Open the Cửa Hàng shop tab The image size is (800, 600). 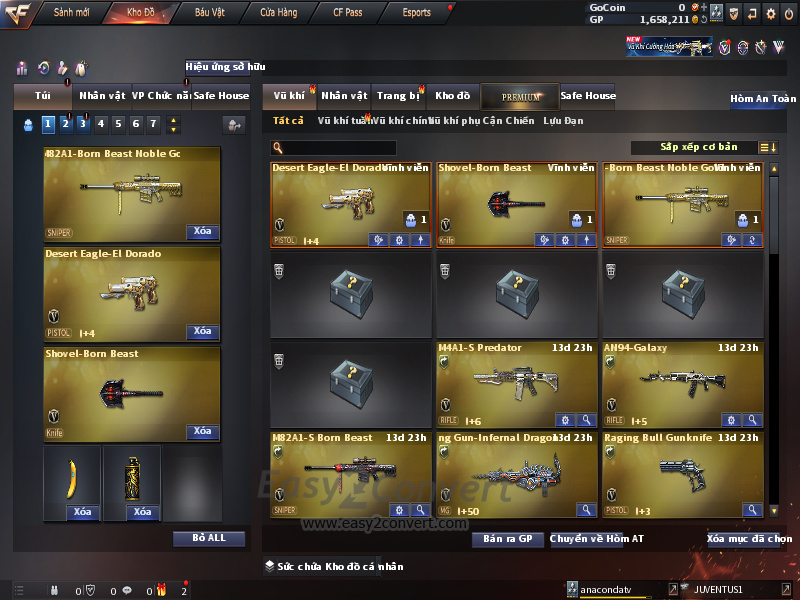(x=278, y=13)
